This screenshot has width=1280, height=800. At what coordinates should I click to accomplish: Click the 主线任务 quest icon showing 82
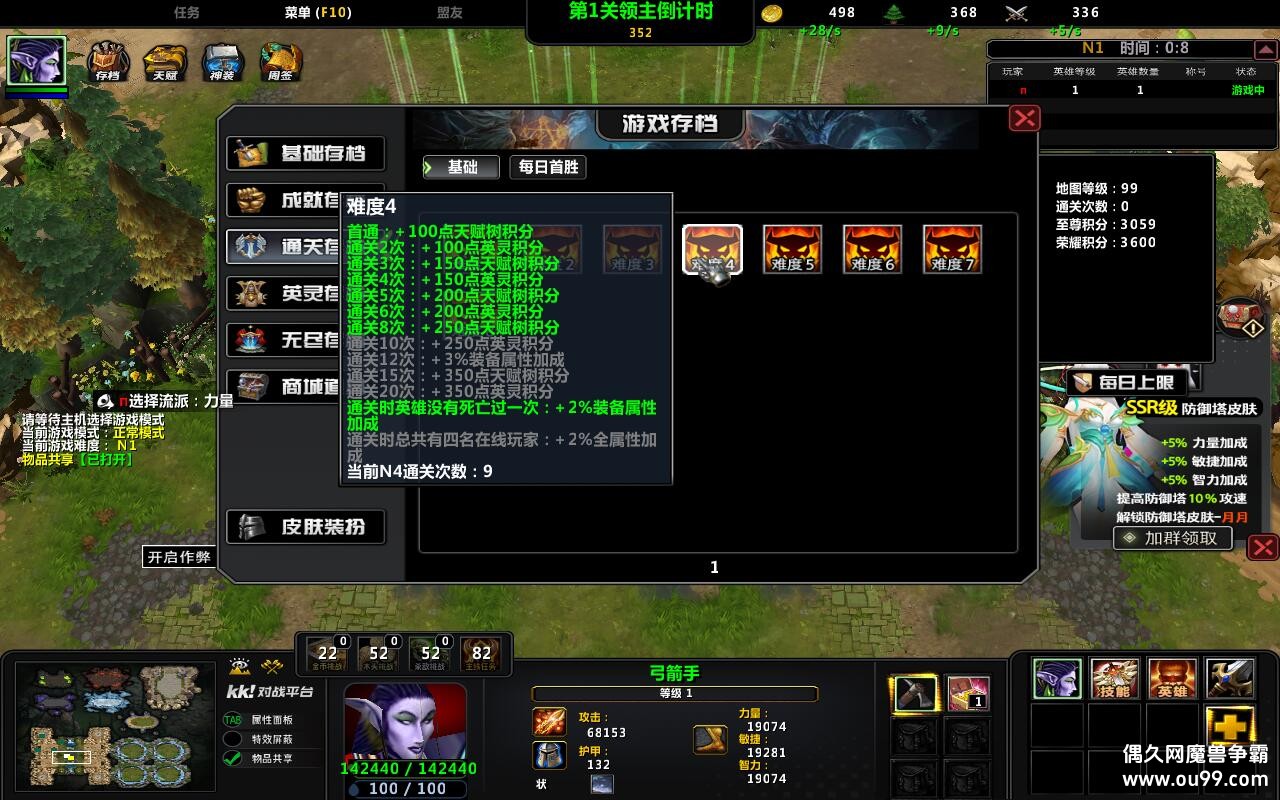(x=481, y=651)
